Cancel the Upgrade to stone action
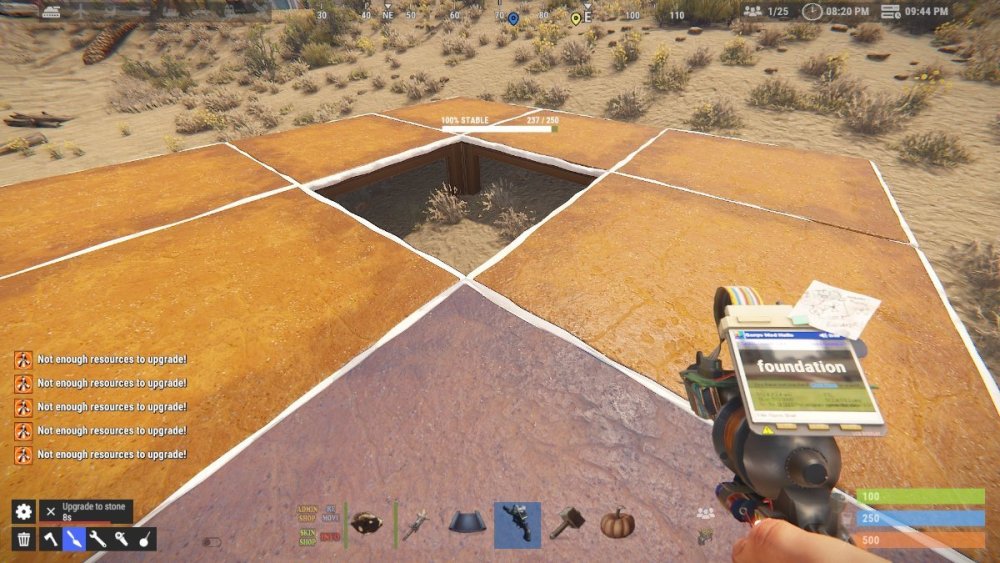 point(51,511)
